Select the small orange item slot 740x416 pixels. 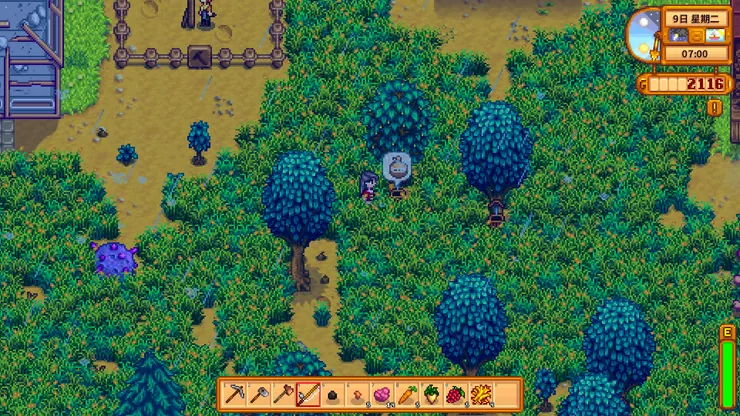click(357, 394)
